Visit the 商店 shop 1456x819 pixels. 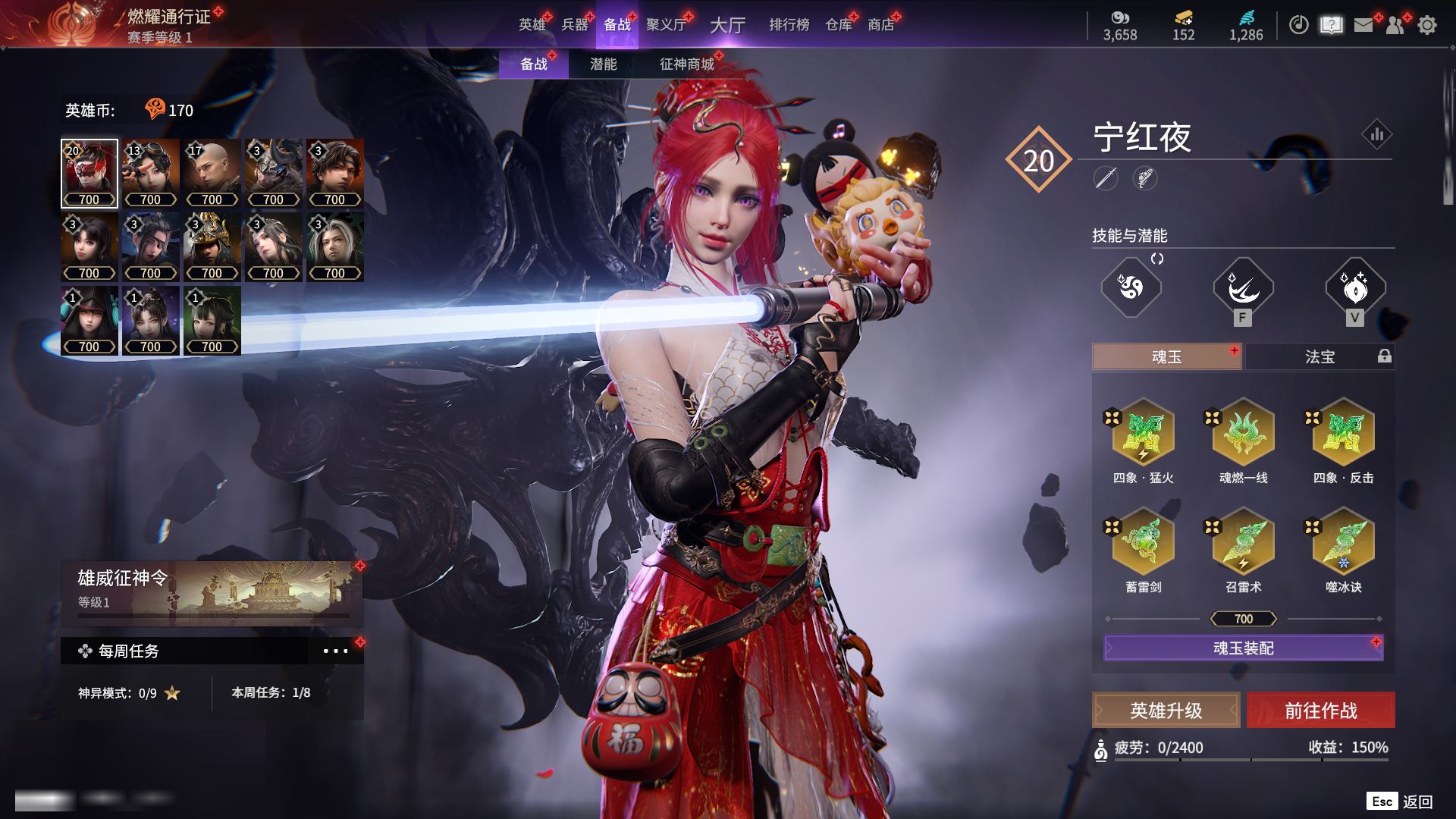pos(880,25)
